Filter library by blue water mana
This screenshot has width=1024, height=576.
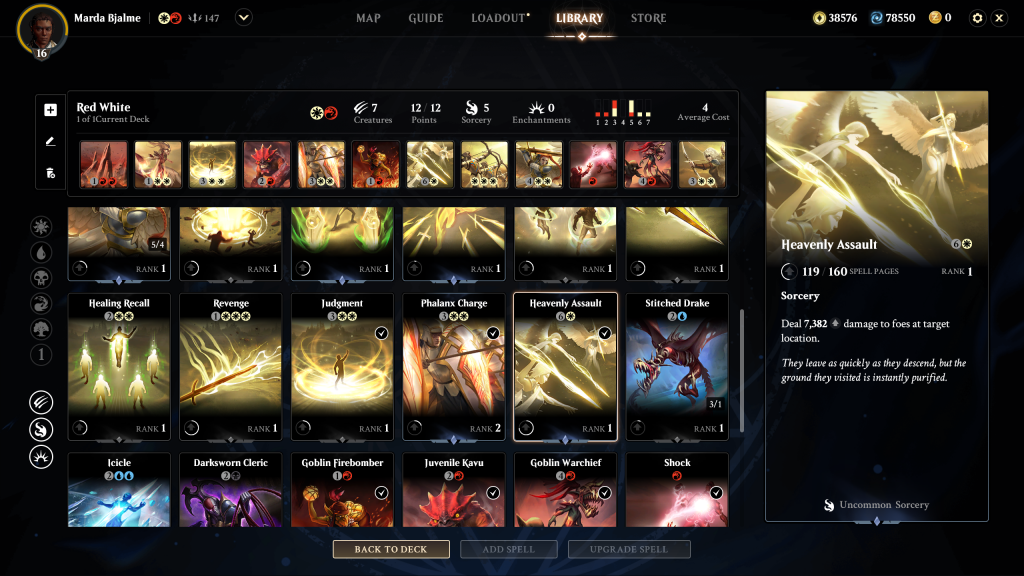[41, 253]
